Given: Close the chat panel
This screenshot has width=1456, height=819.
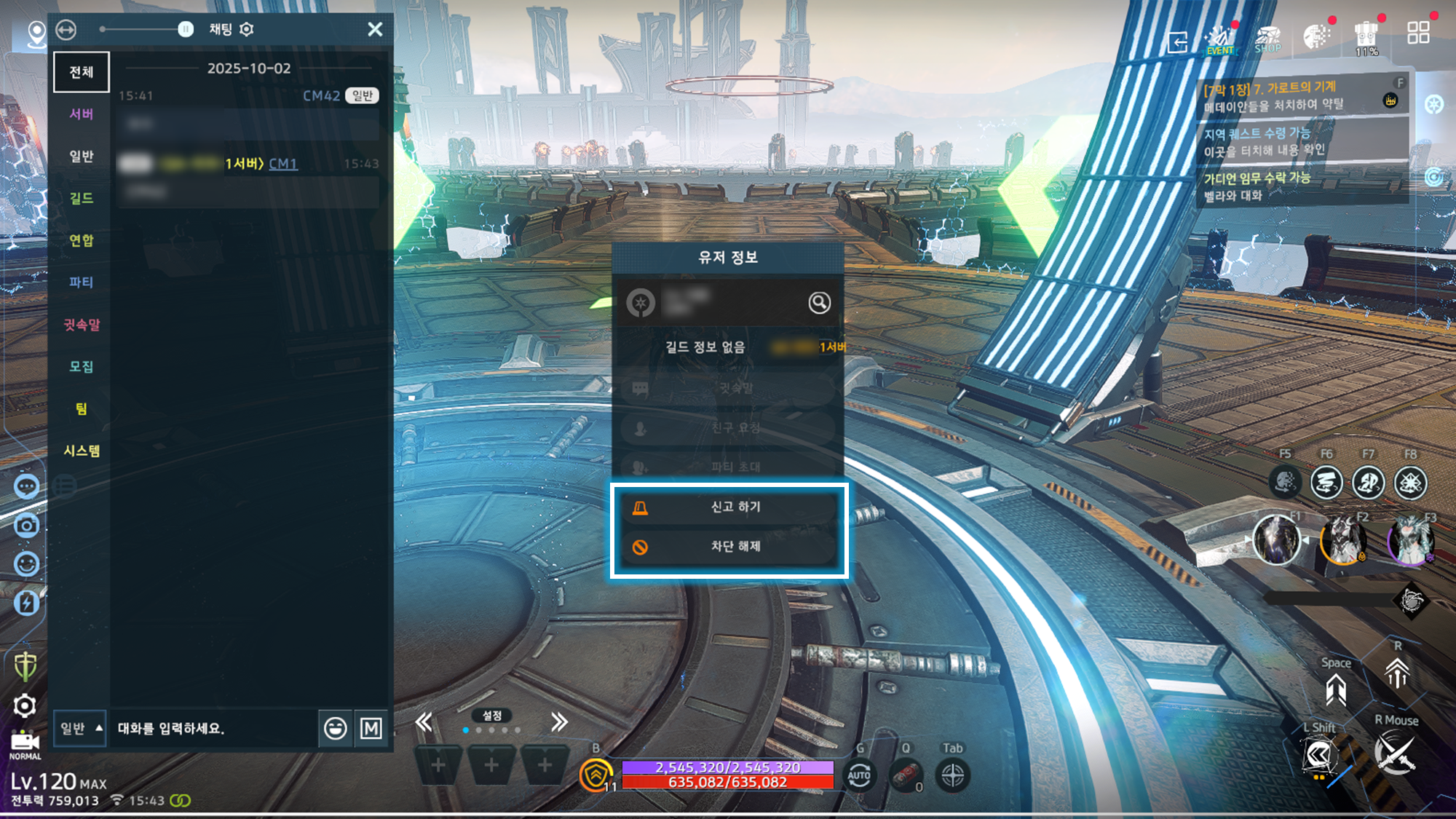Looking at the screenshot, I should coord(375,29).
